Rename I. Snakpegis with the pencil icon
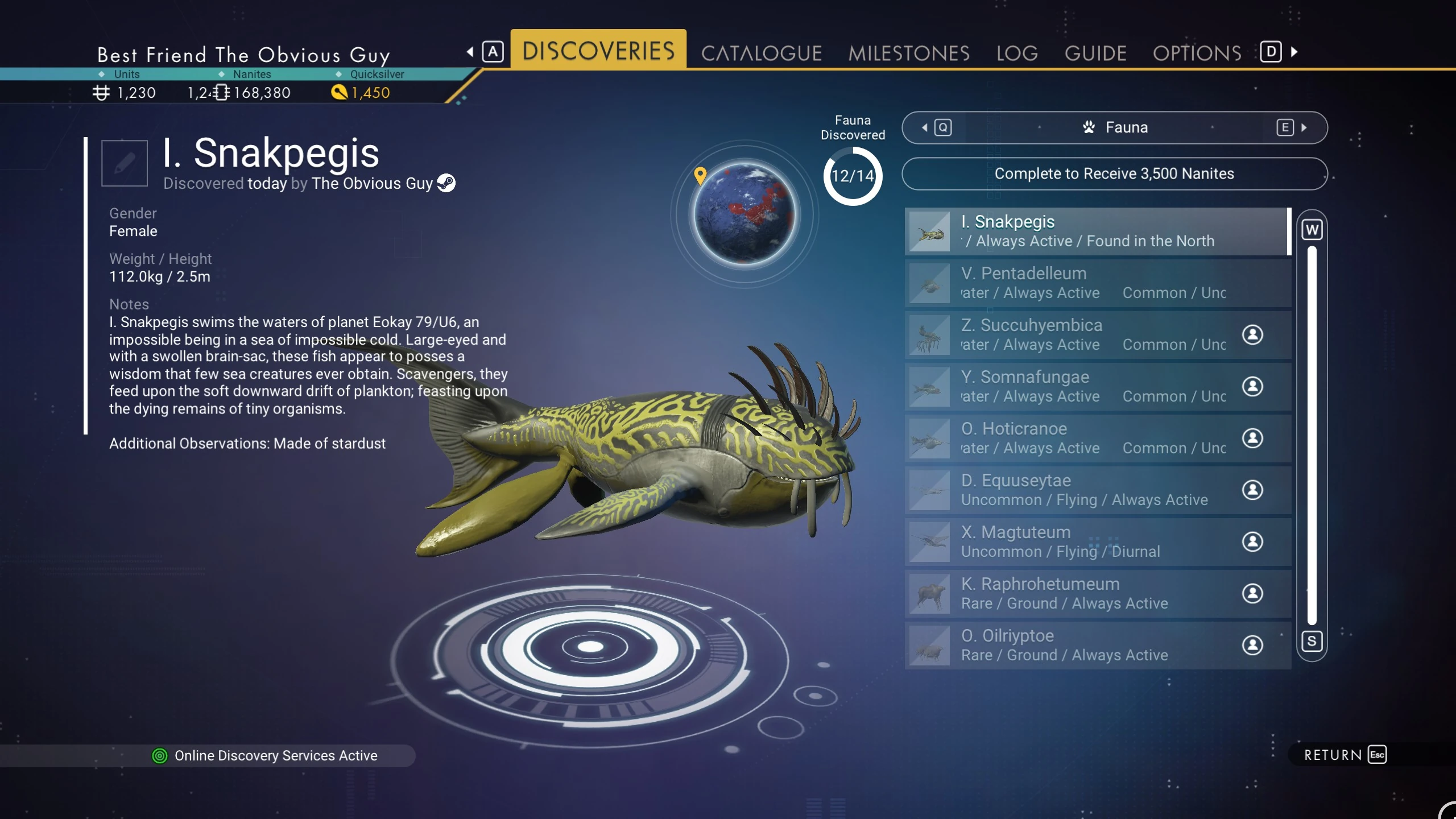 pyautogui.click(x=125, y=163)
